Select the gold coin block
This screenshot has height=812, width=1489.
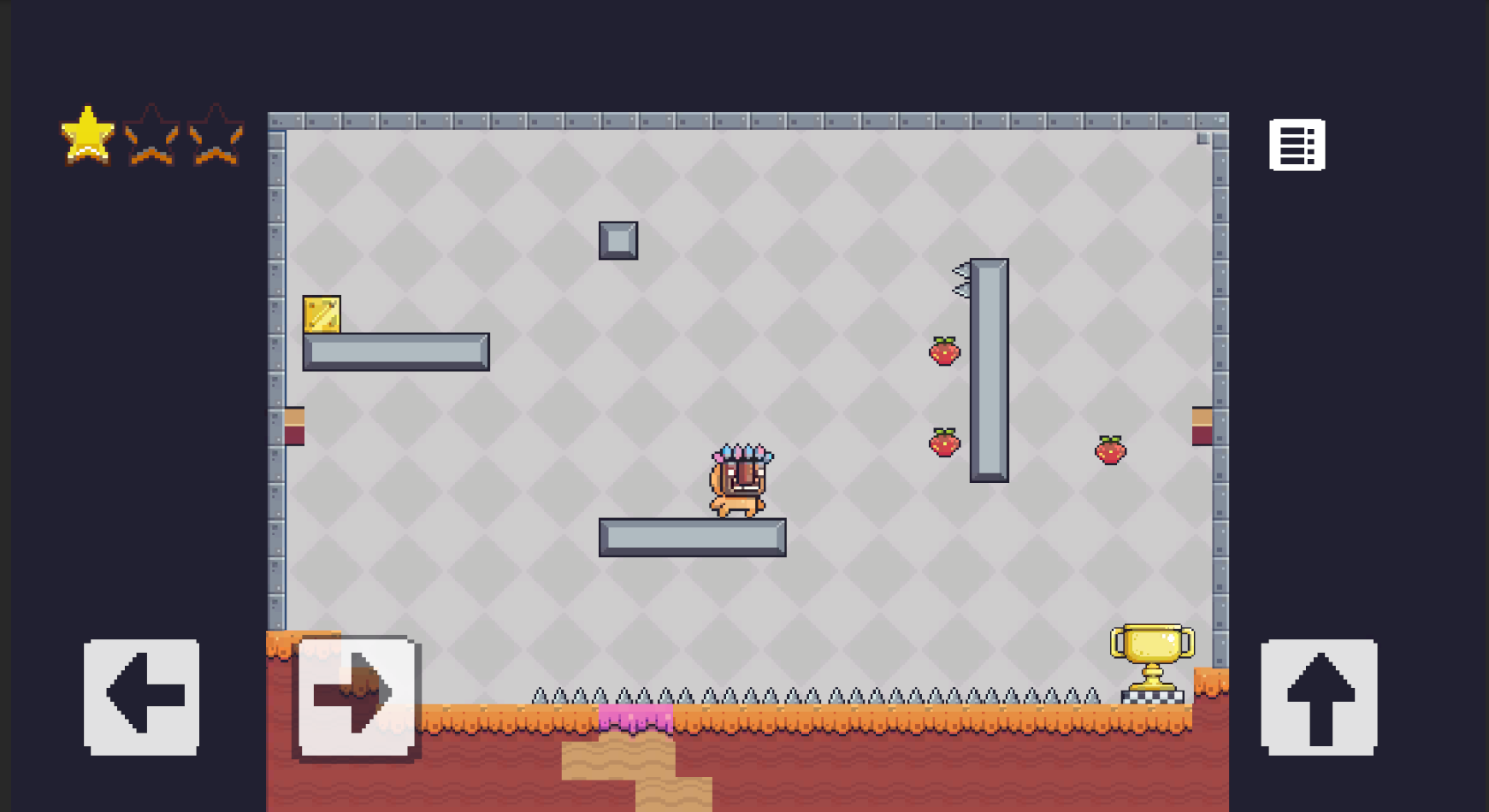(321, 315)
